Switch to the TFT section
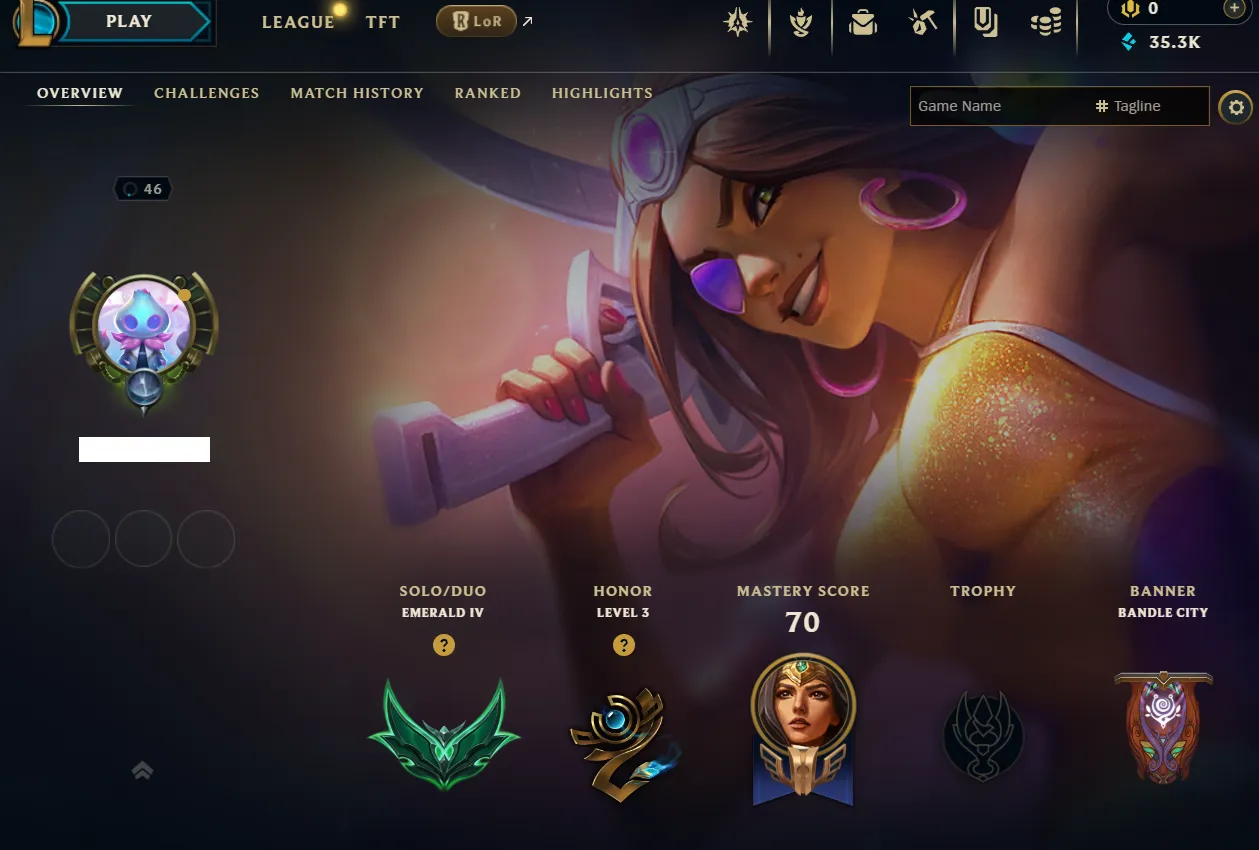Screen dimensions: 1259x850 (383, 22)
